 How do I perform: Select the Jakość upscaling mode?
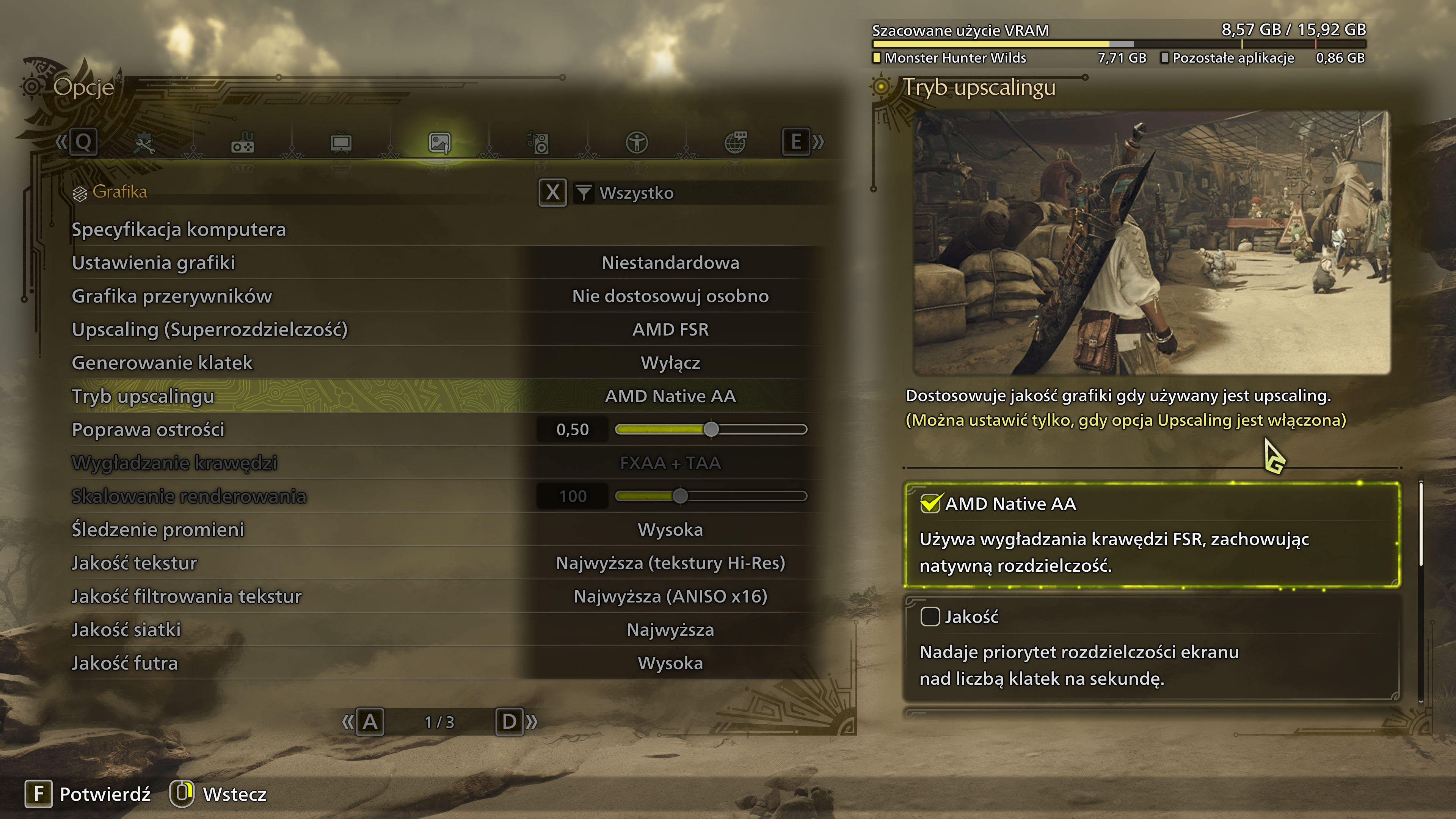(1152, 647)
